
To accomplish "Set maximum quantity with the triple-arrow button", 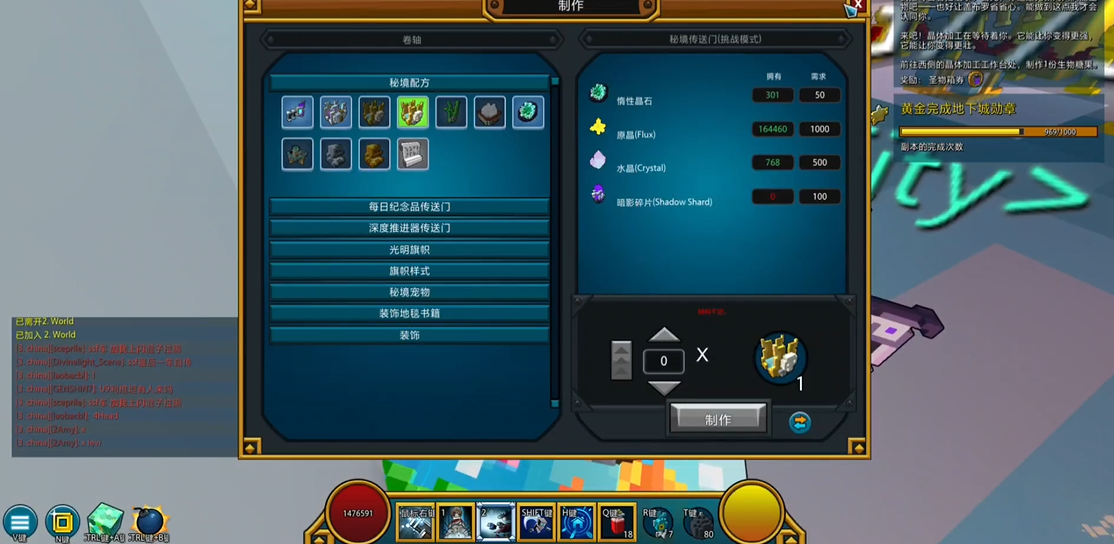I will [x=621, y=360].
